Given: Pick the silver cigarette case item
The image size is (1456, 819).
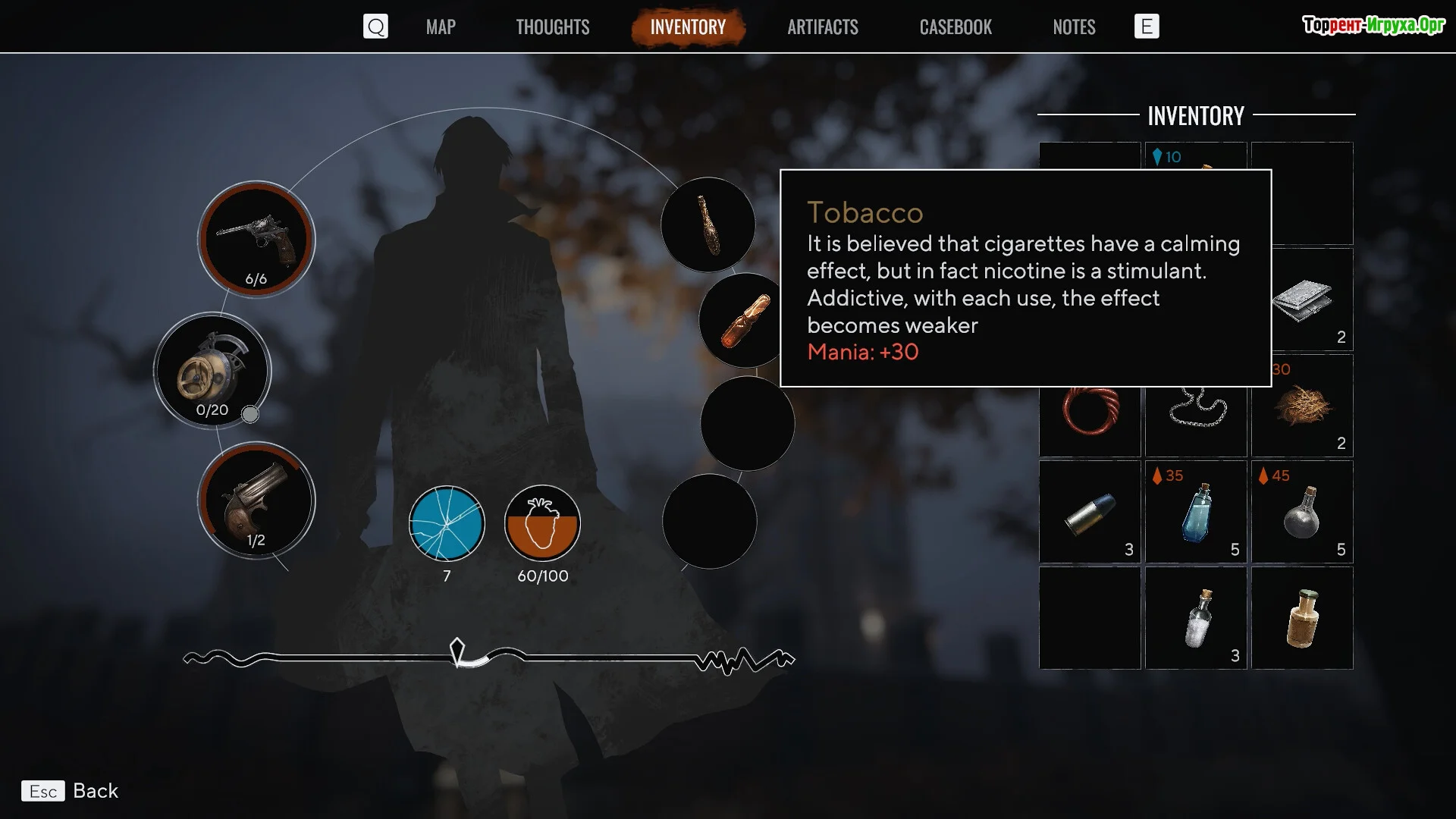Looking at the screenshot, I should point(1302,300).
